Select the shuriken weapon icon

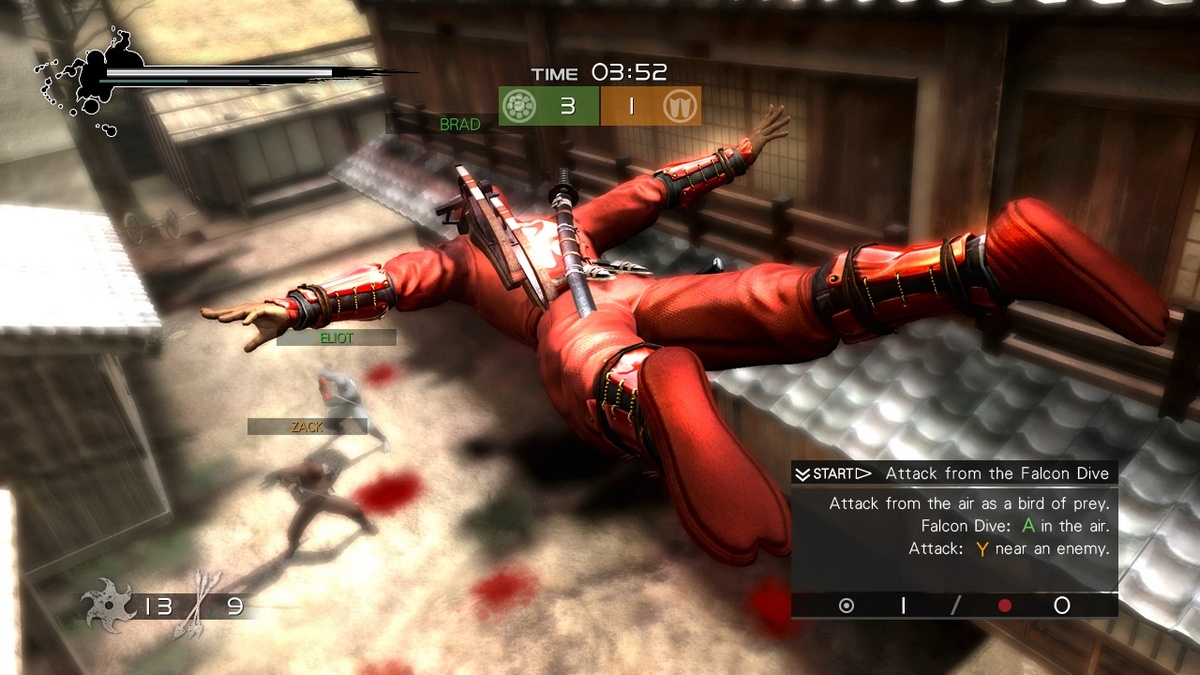[109, 605]
